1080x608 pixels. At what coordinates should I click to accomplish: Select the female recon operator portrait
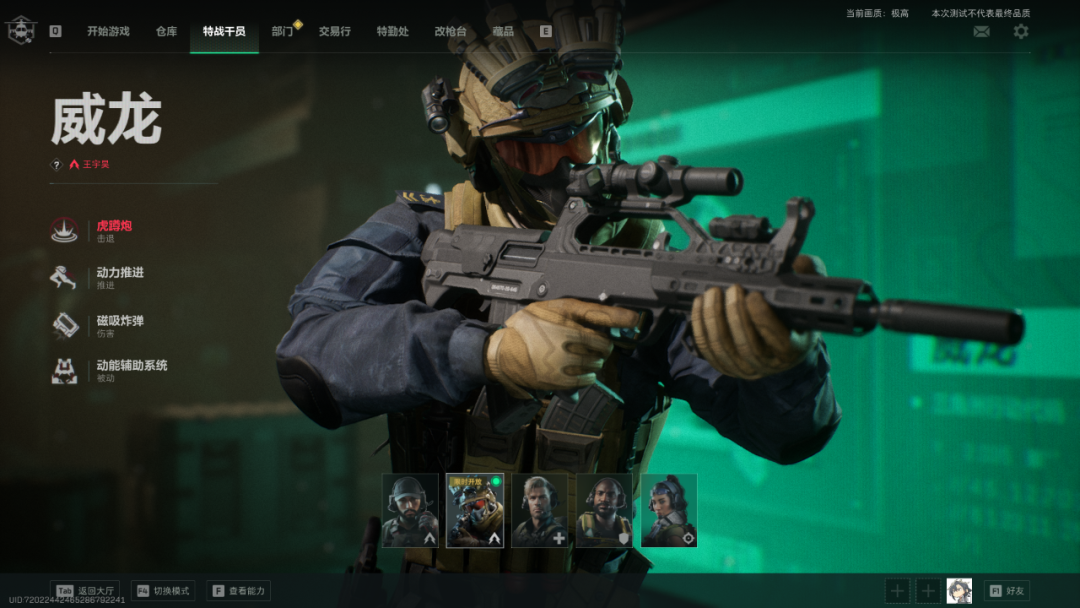pos(669,510)
